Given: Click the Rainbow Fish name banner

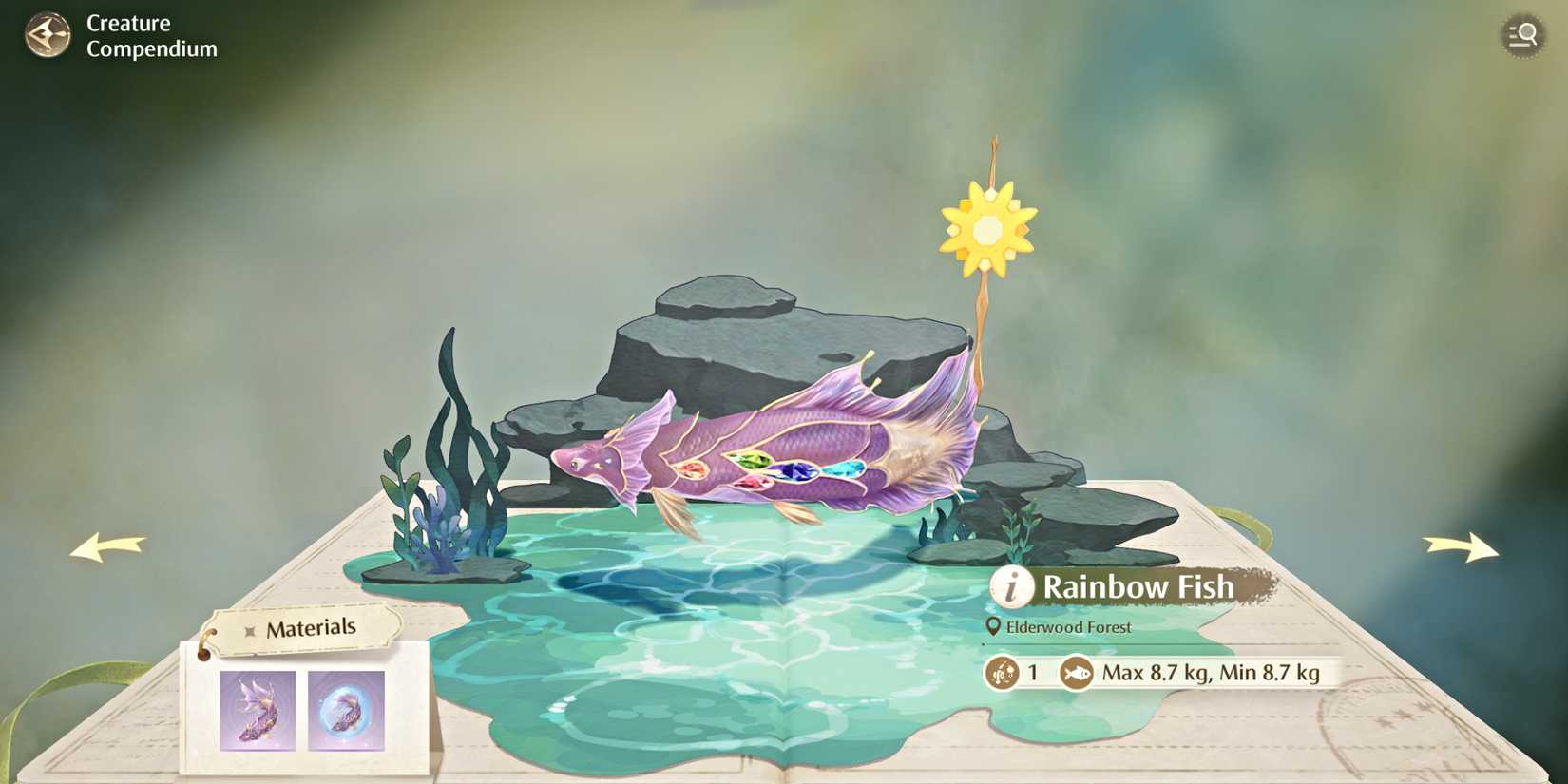Looking at the screenshot, I should [1139, 587].
